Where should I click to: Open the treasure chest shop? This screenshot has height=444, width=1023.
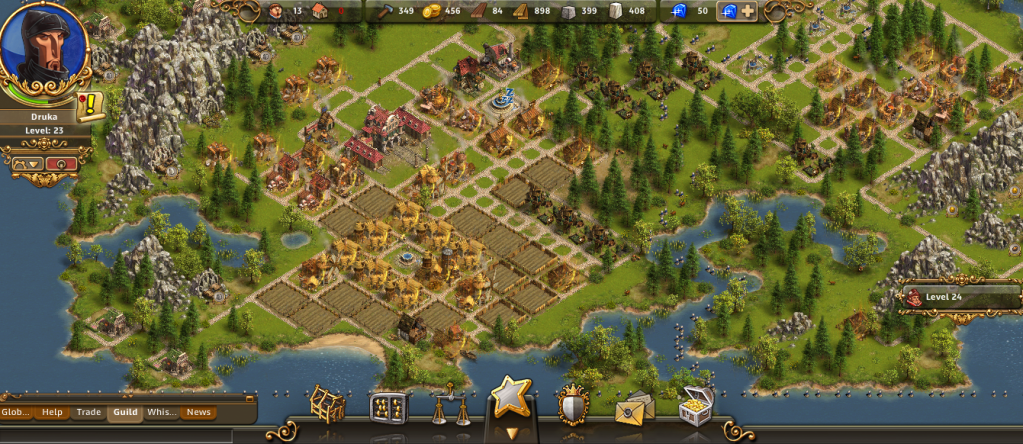click(x=695, y=405)
